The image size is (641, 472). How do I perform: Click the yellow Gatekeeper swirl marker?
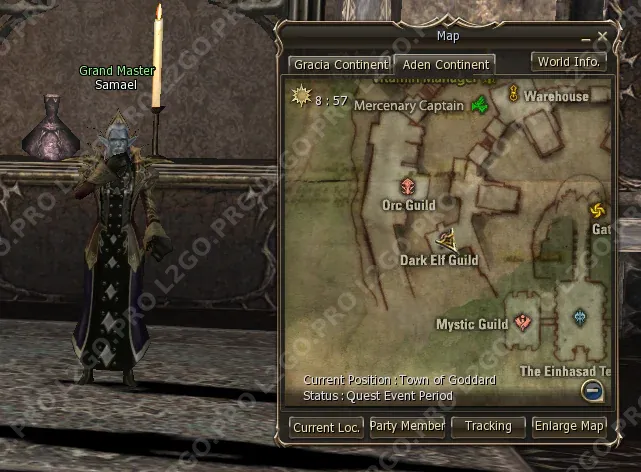598,210
